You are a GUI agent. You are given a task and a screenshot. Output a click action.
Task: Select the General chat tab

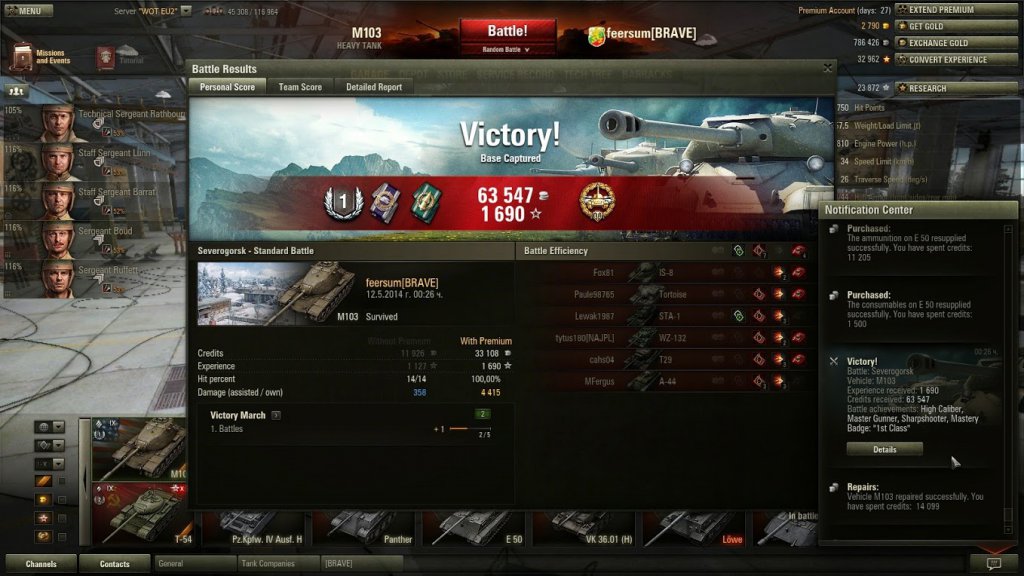[195, 564]
